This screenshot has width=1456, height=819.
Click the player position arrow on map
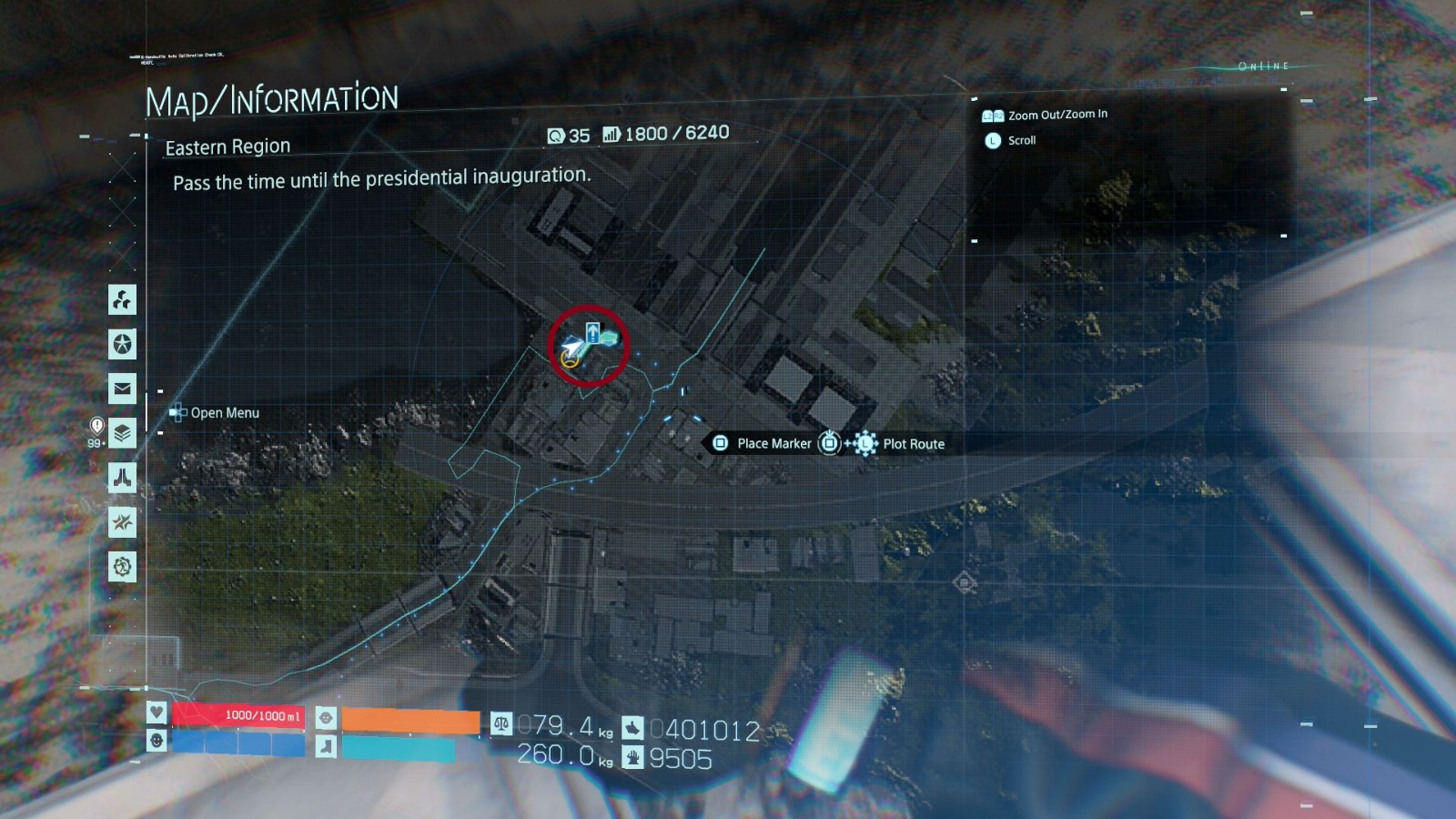(571, 350)
